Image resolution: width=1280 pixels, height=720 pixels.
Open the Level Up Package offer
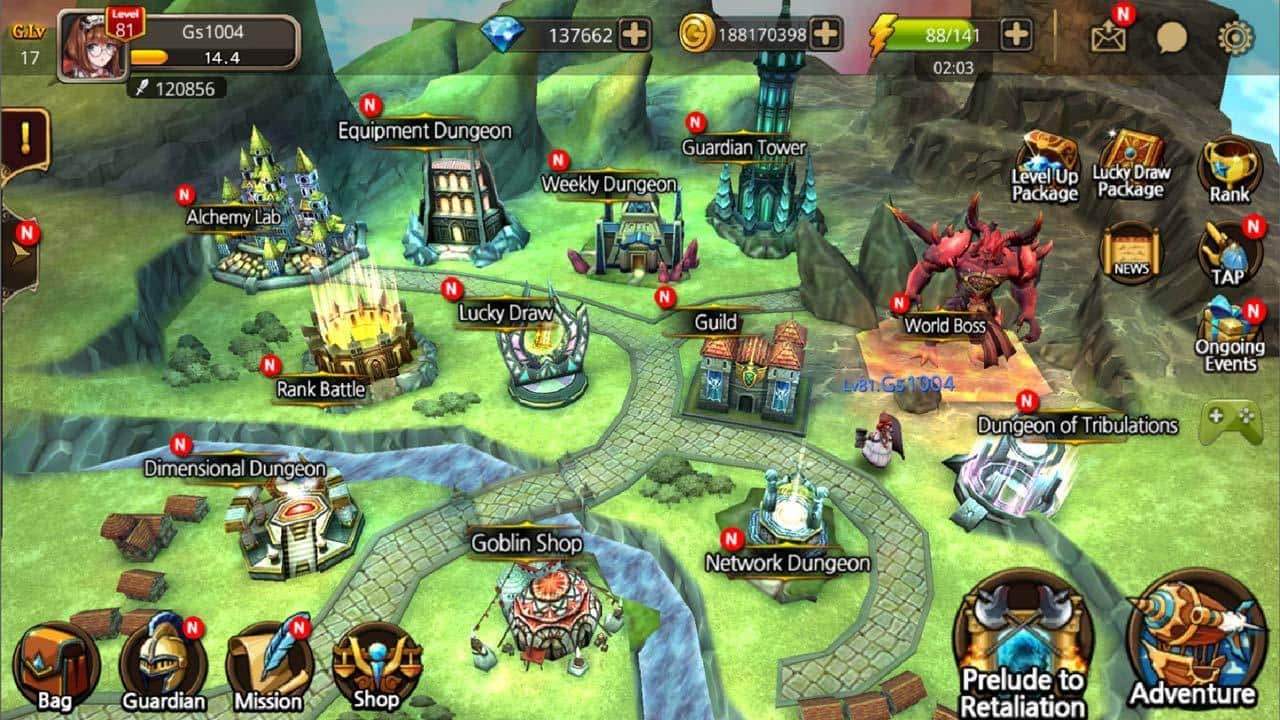[1045, 166]
